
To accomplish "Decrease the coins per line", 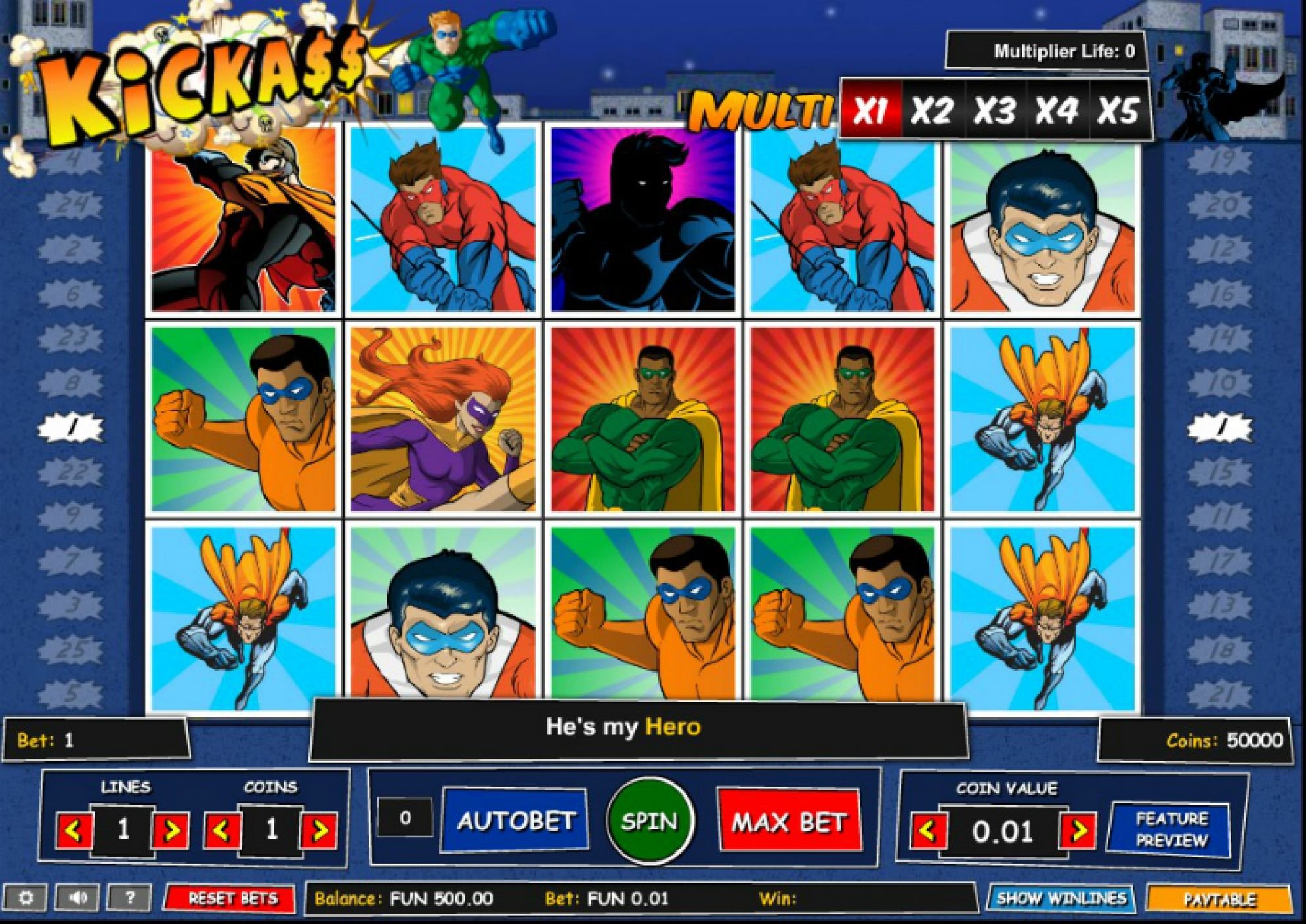I will [x=221, y=831].
